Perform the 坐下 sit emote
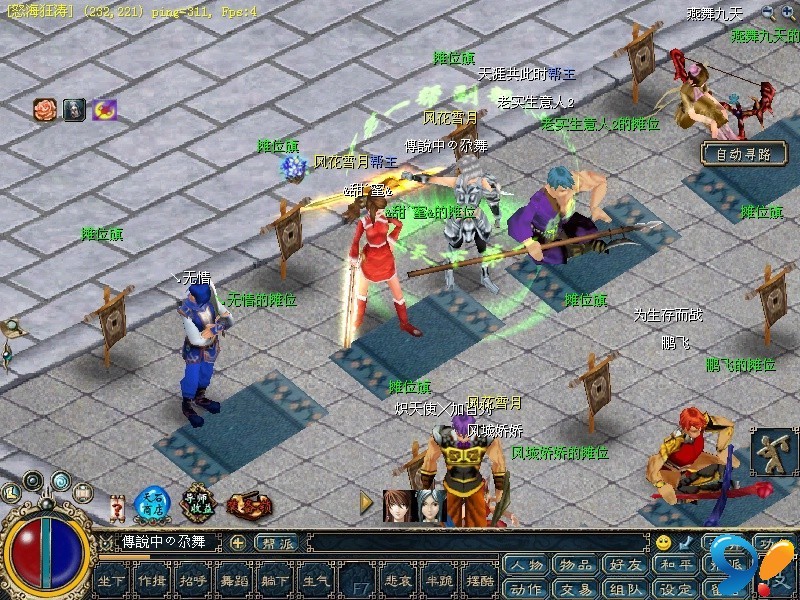This screenshot has width=800, height=600. [113, 580]
